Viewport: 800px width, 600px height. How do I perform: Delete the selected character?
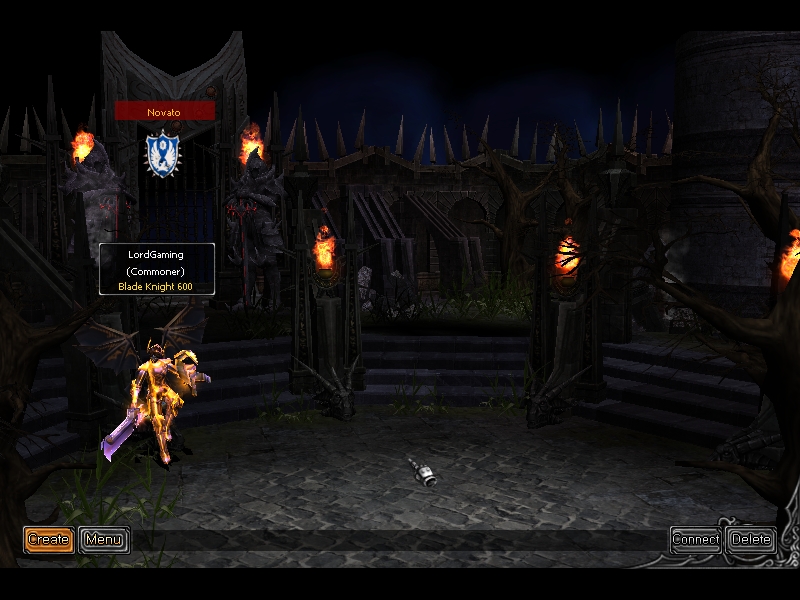pyautogui.click(x=751, y=540)
